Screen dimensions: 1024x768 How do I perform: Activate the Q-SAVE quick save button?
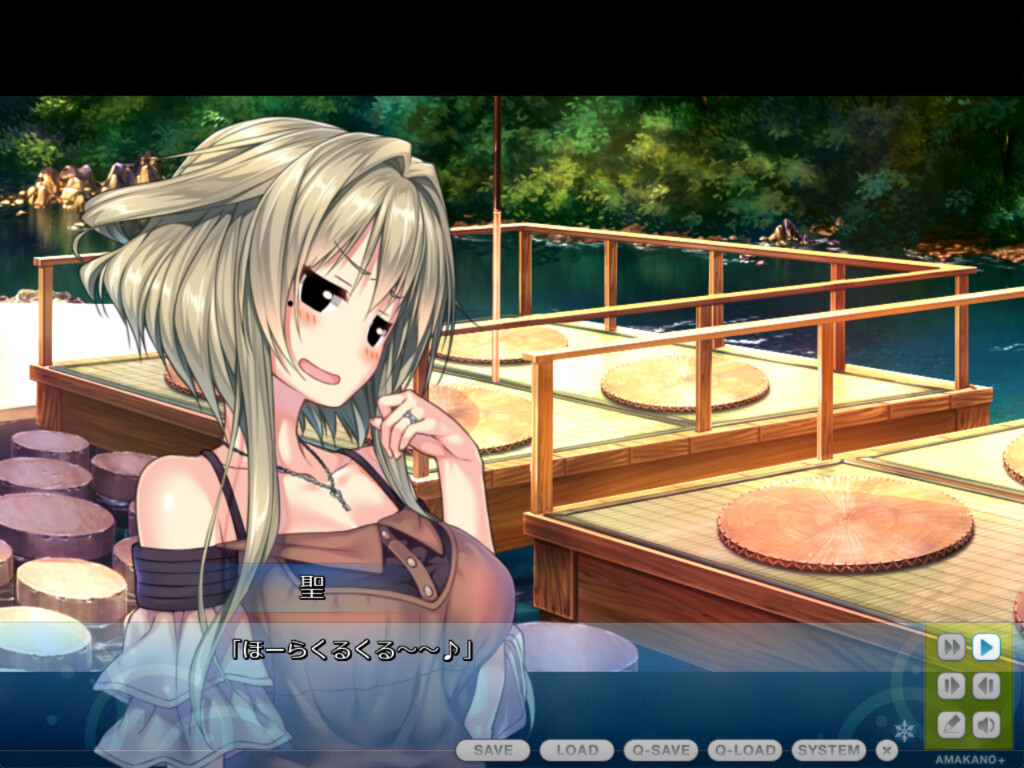pyautogui.click(x=661, y=750)
